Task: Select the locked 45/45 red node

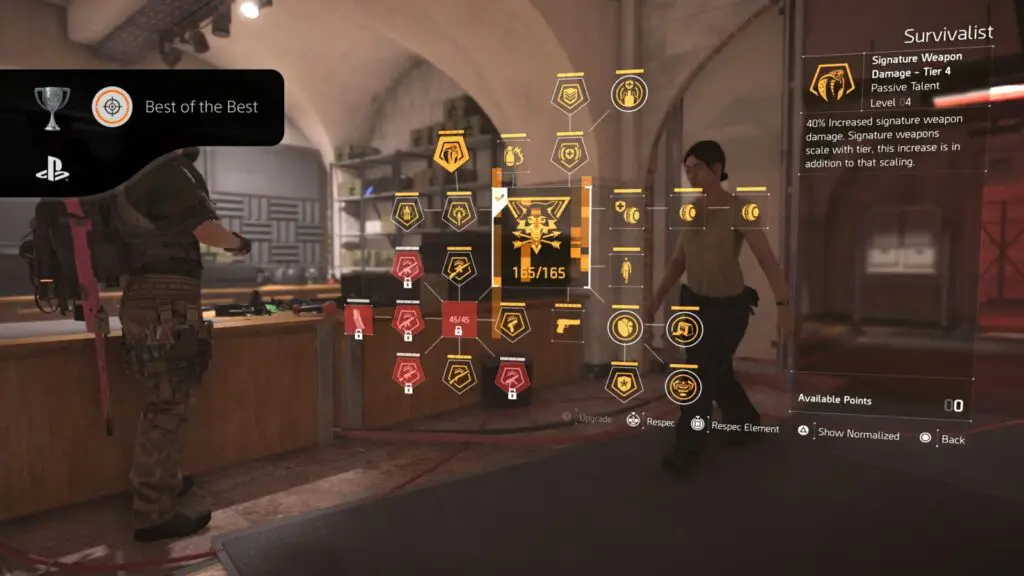Action: click(x=457, y=320)
